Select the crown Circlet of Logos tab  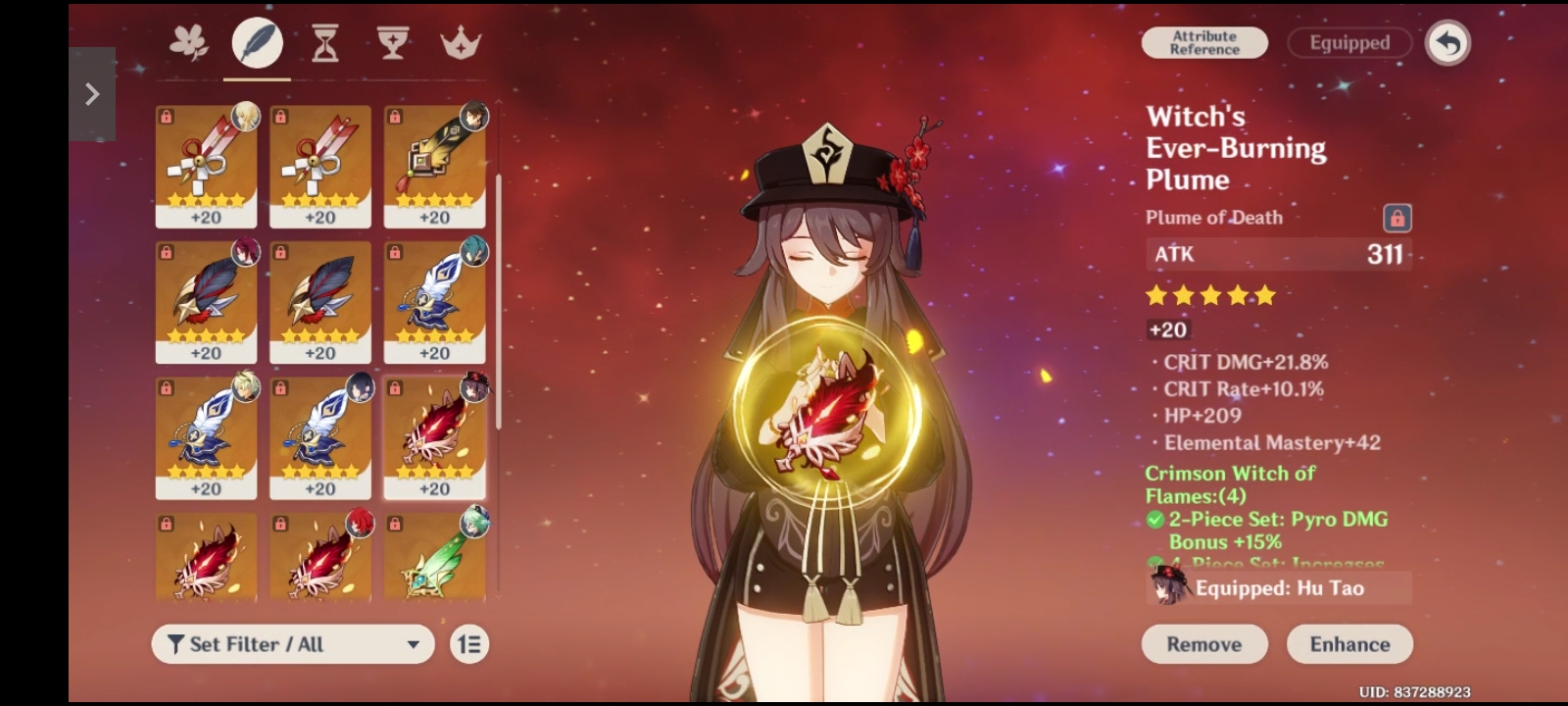click(462, 43)
